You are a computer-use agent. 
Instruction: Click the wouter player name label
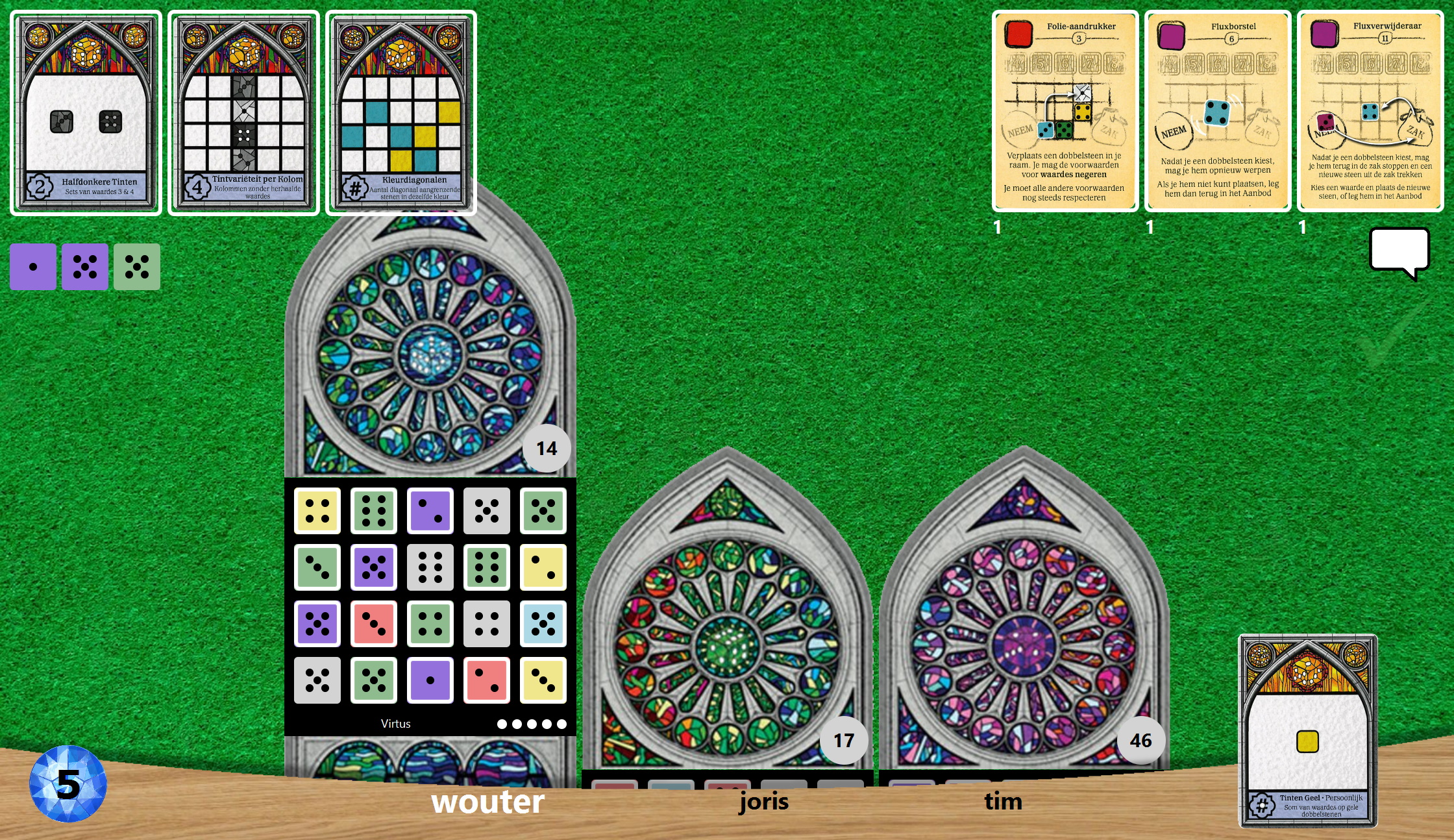click(489, 802)
